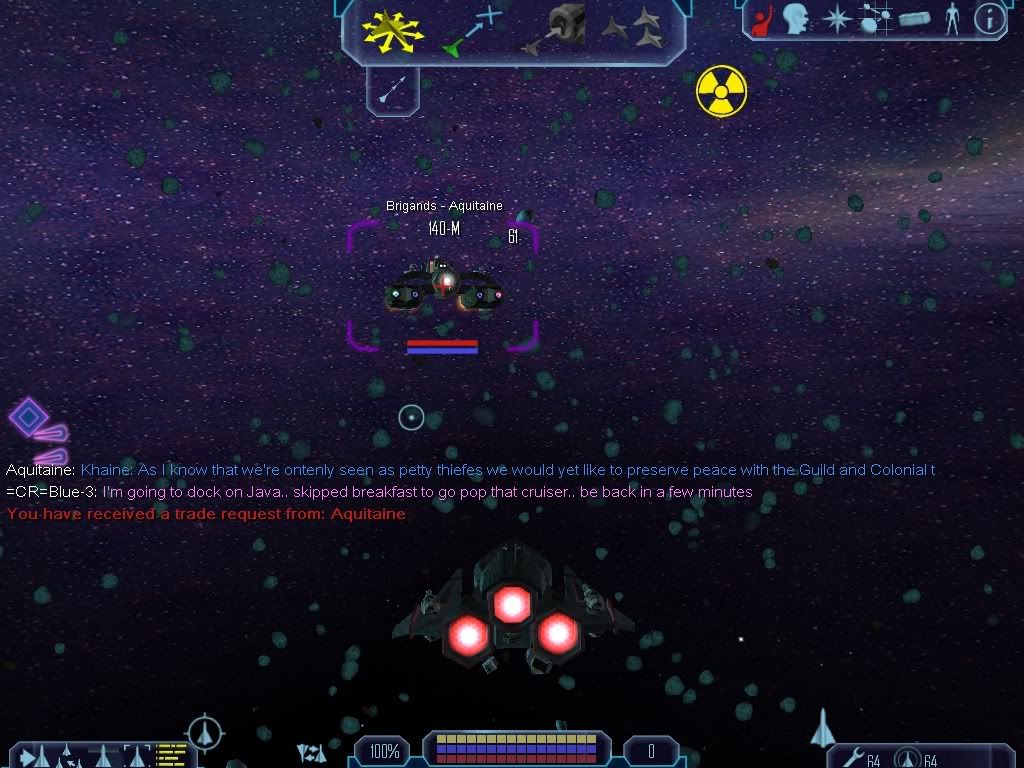The height and width of the screenshot is (768, 1024).
Task: Open chat via the talking head icon
Action: tap(796, 19)
